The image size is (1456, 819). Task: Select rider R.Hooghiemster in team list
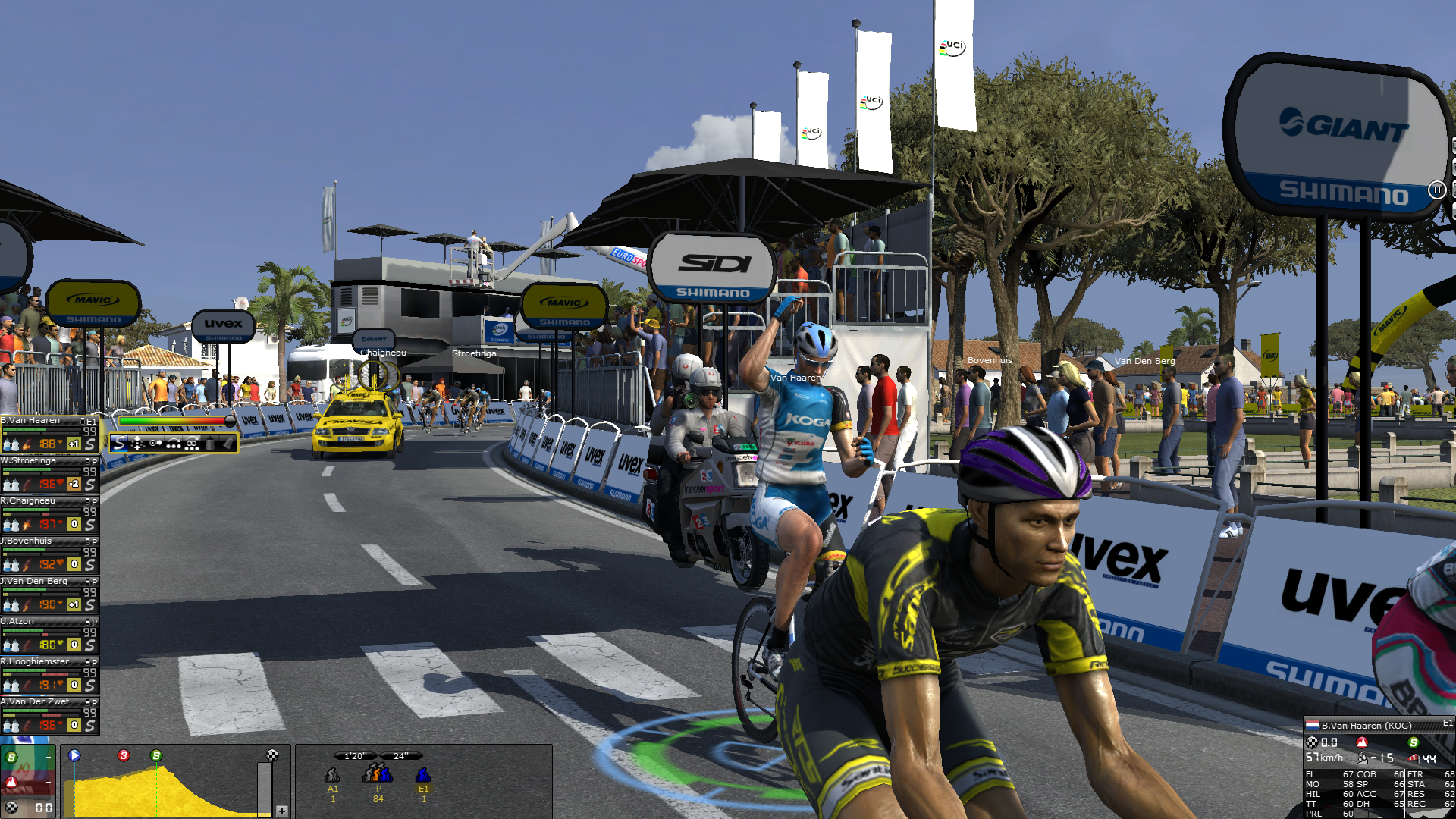36,662
